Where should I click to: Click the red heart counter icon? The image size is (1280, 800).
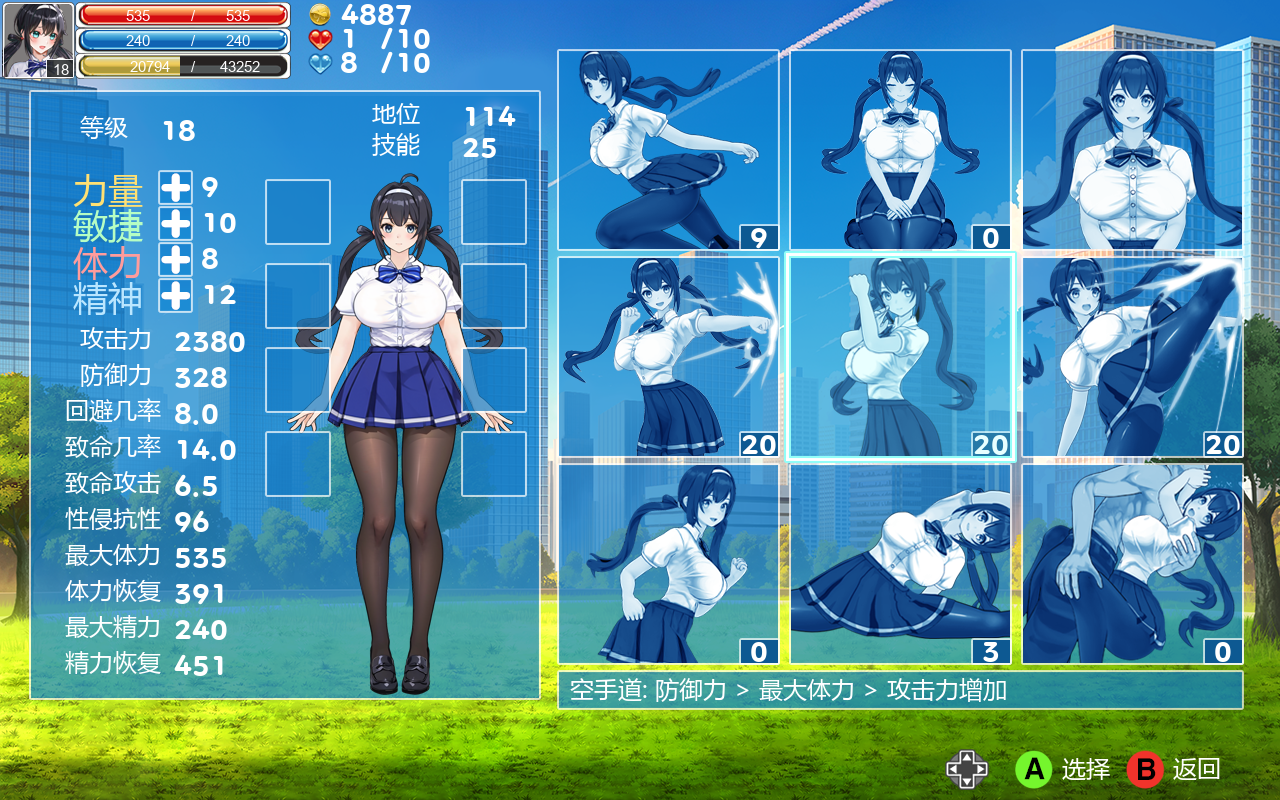click(322, 40)
